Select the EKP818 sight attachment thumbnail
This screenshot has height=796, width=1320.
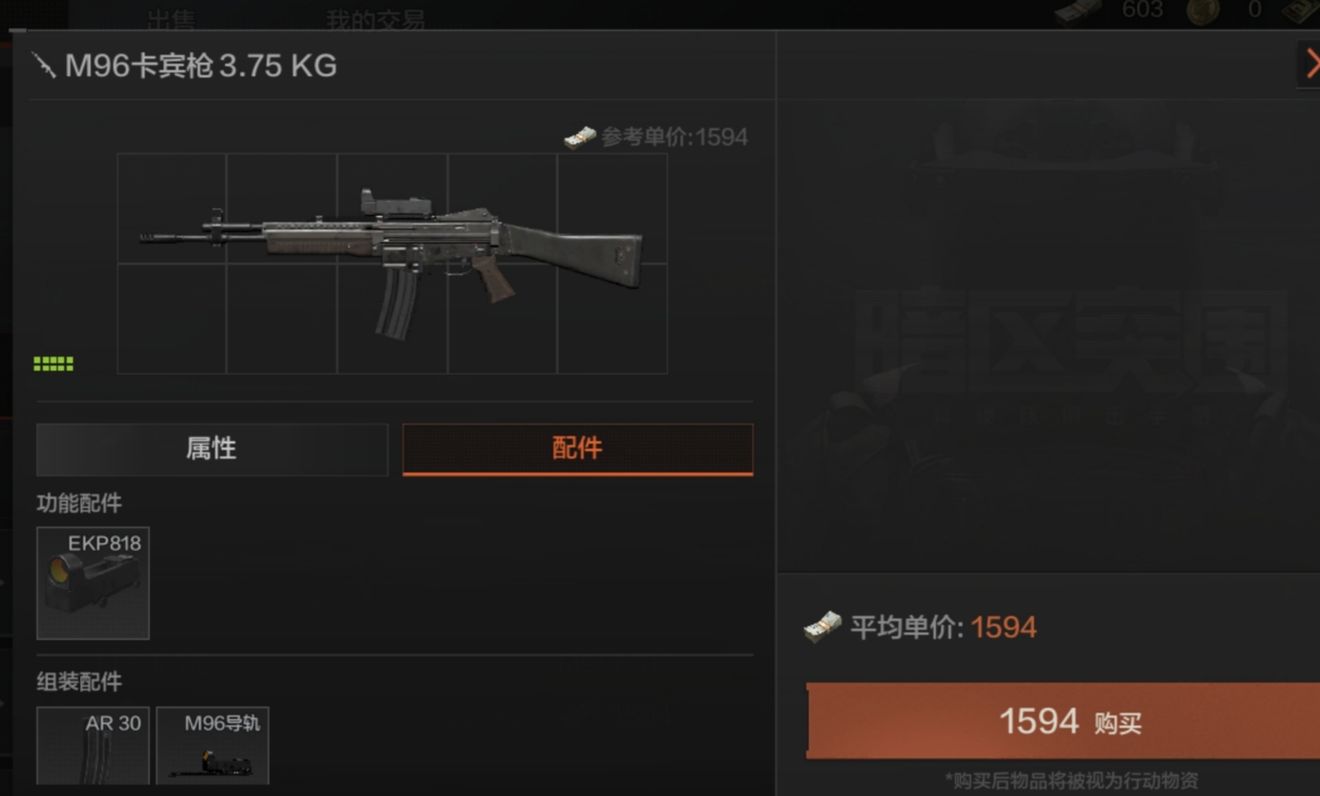click(x=92, y=583)
